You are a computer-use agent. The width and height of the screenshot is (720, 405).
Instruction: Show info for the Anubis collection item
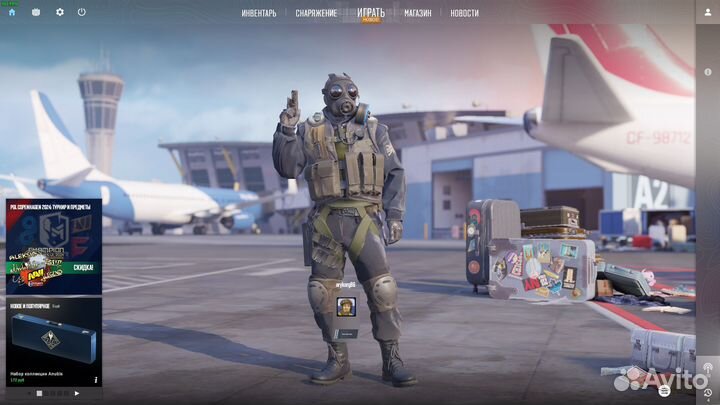[x=96, y=381]
